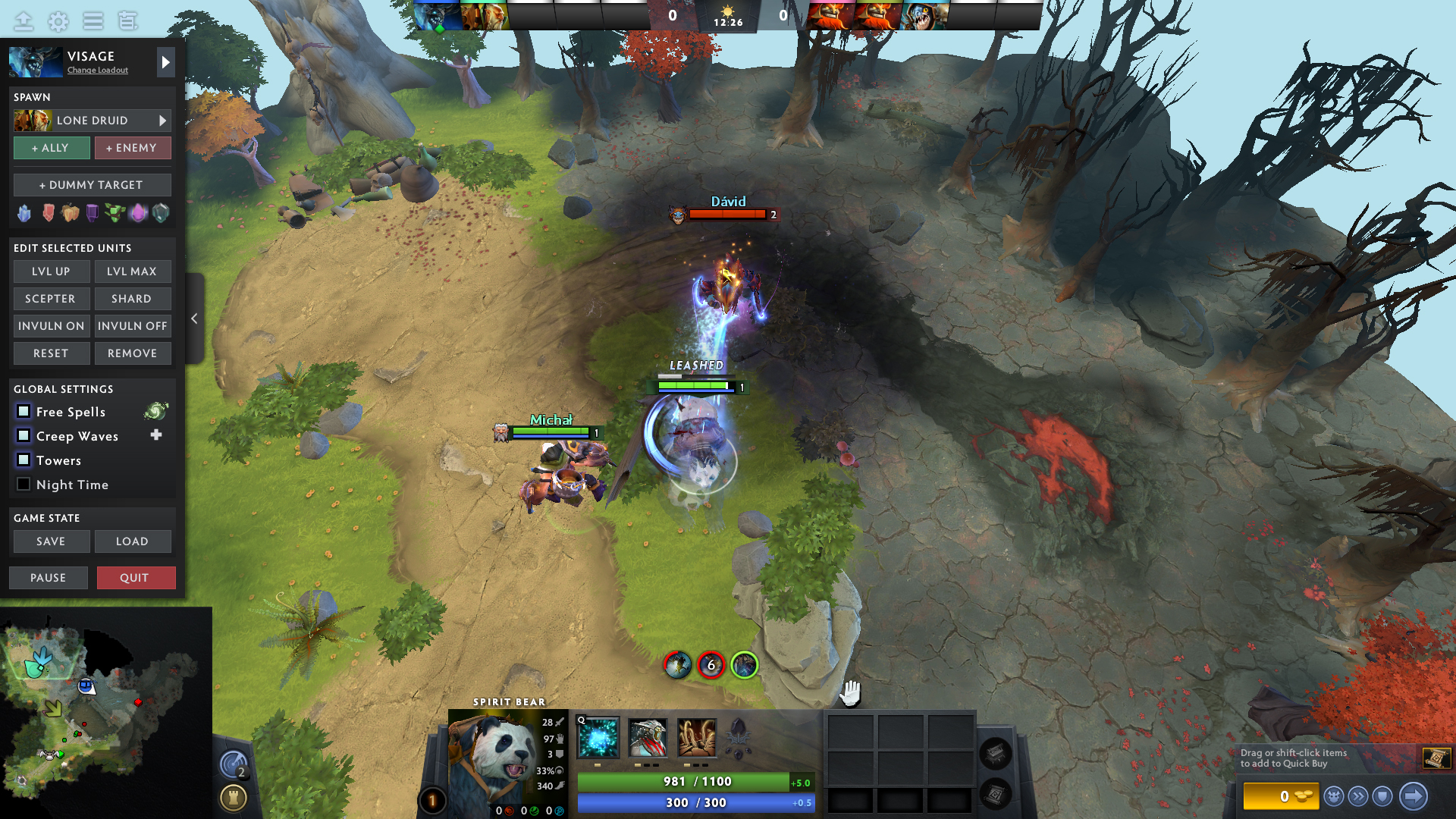The height and width of the screenshot is (819, 1456).
Task: Select Spirit Bear's Demolish ability
Action: (x=647, y=739)
